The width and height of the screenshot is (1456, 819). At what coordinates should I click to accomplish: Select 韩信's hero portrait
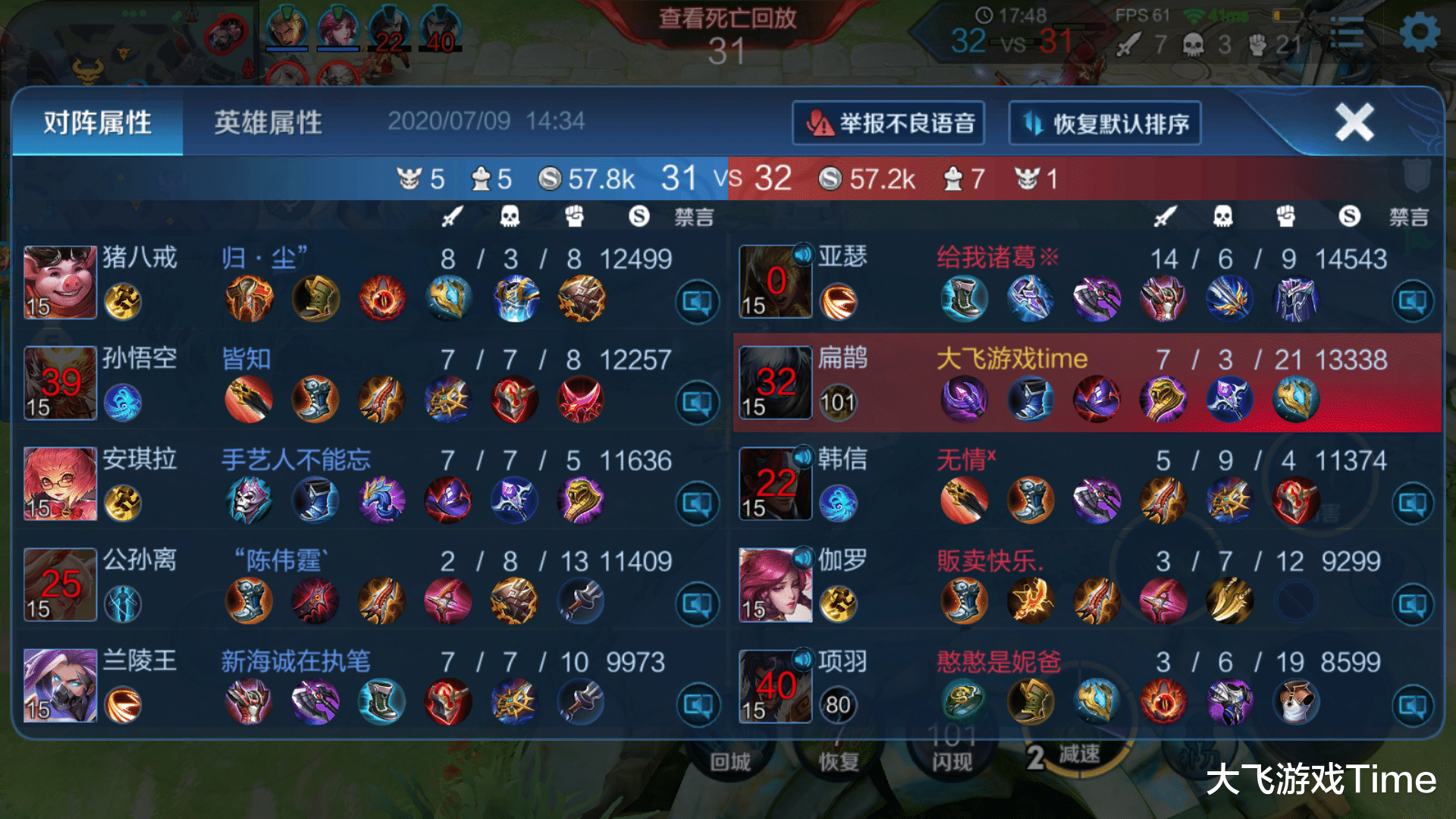[774, 484]
